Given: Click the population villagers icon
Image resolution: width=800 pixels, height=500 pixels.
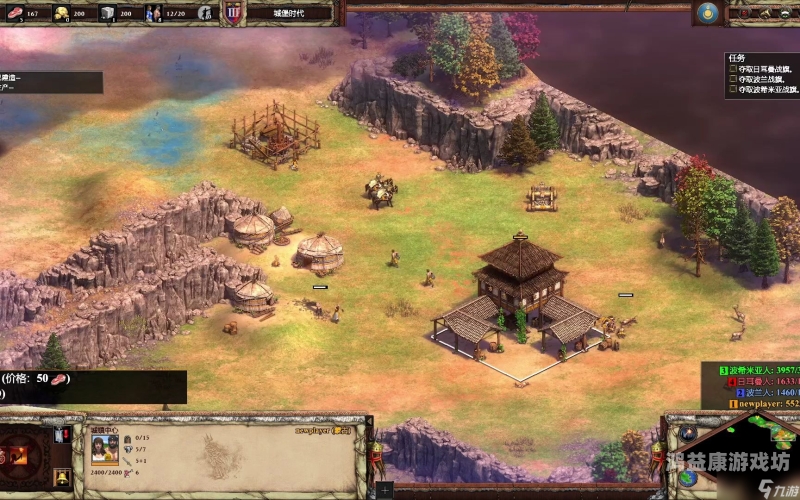Looking at the screenshot, I should click(x=153, y=13).
